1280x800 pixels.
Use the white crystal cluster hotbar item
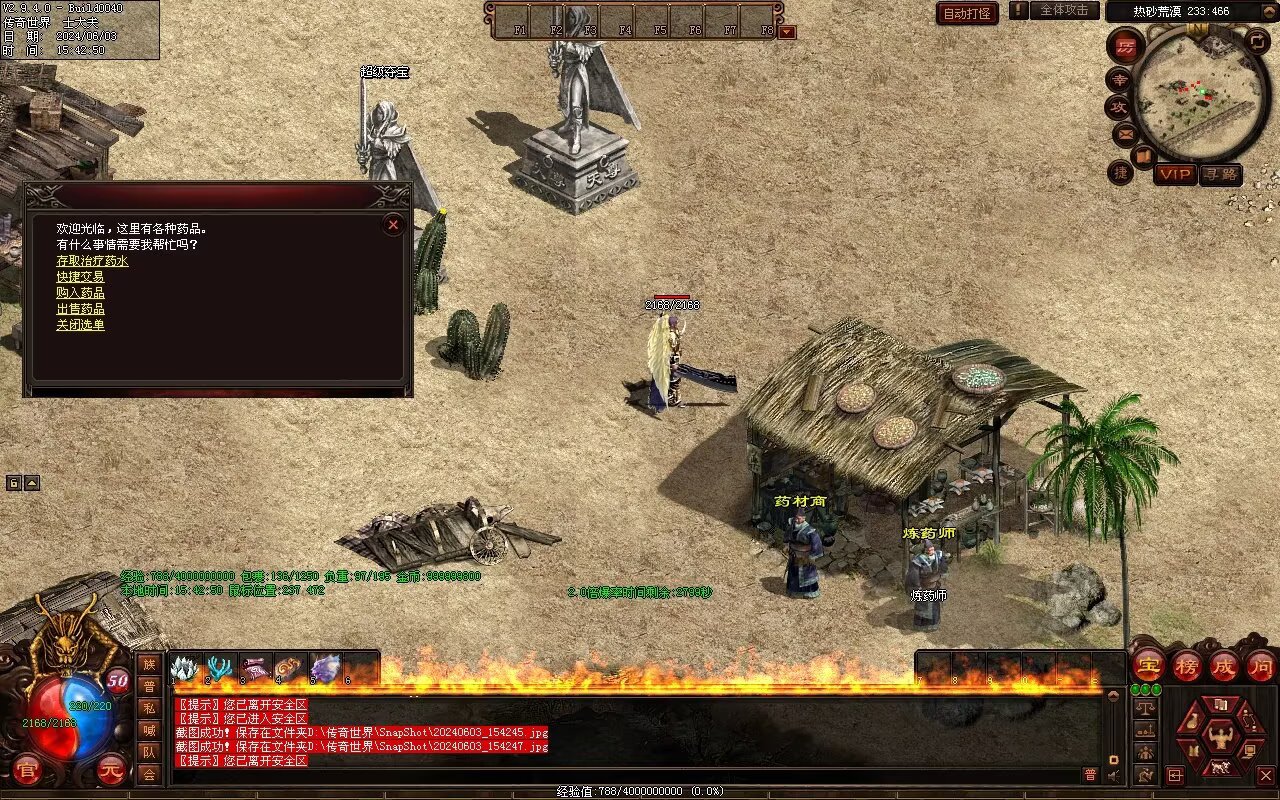[186, 668]
